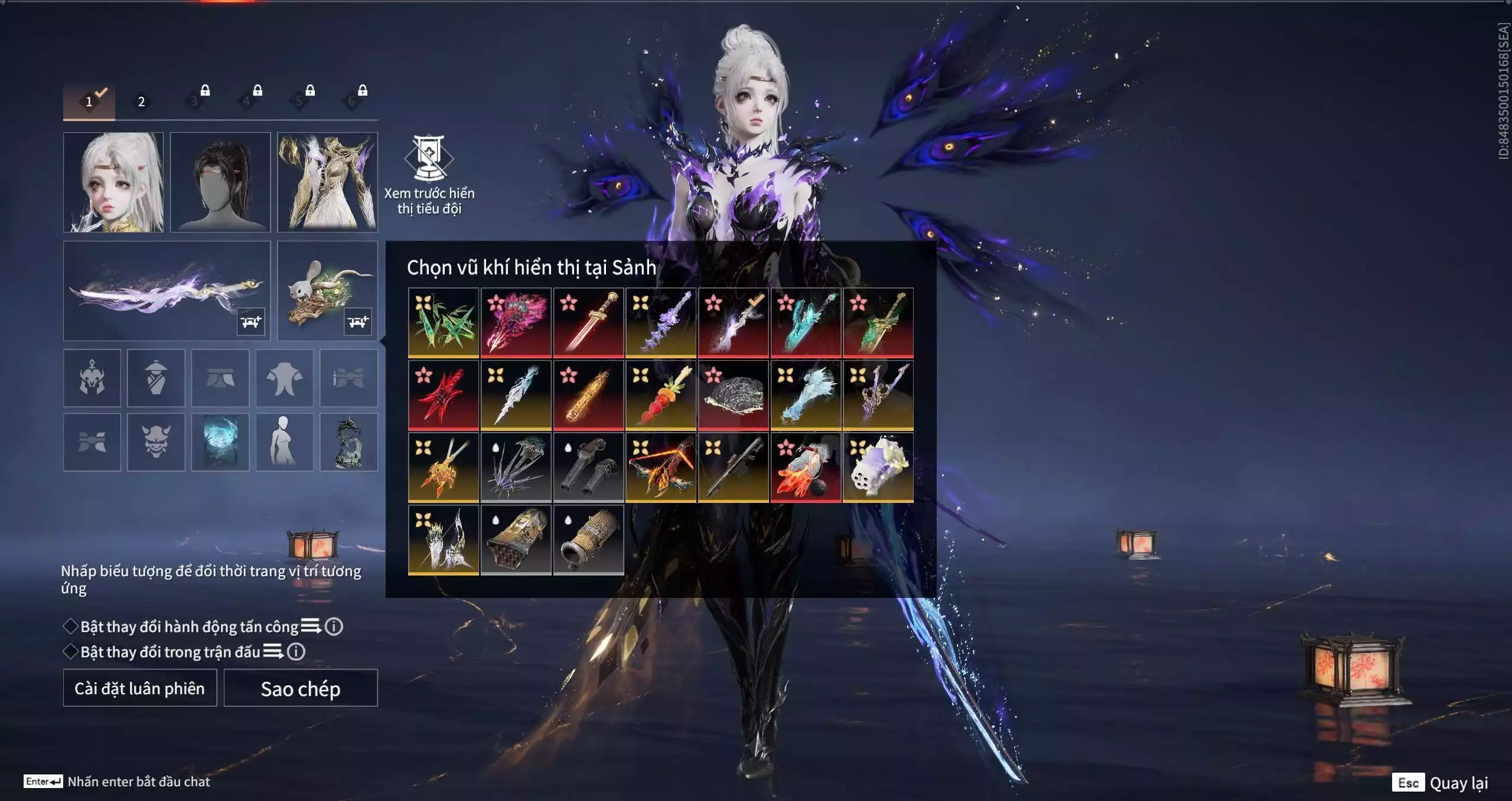Select the white-haired face portrait slot

[x=113, y=182]
